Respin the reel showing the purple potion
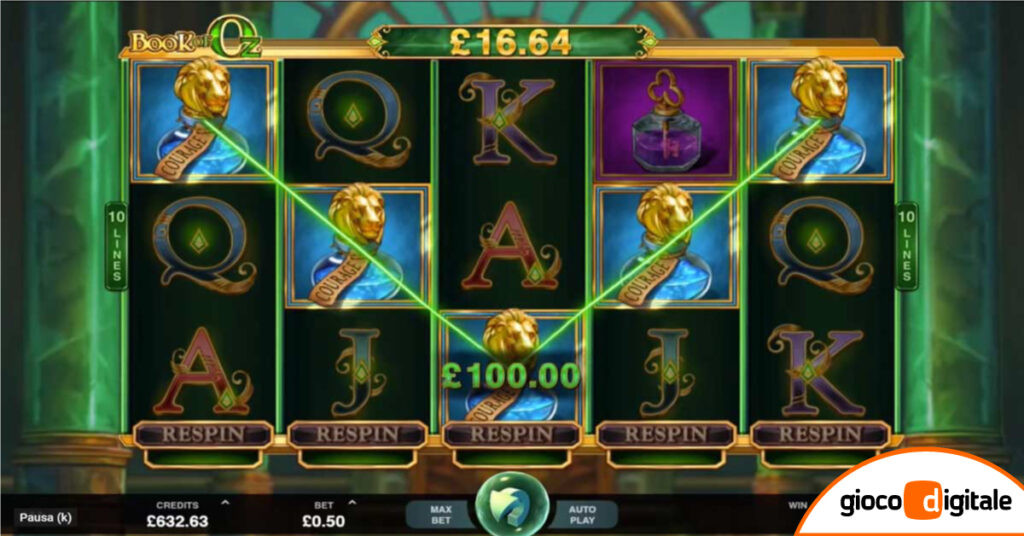Screen dimensions: 1024x536 coord(666,435)
